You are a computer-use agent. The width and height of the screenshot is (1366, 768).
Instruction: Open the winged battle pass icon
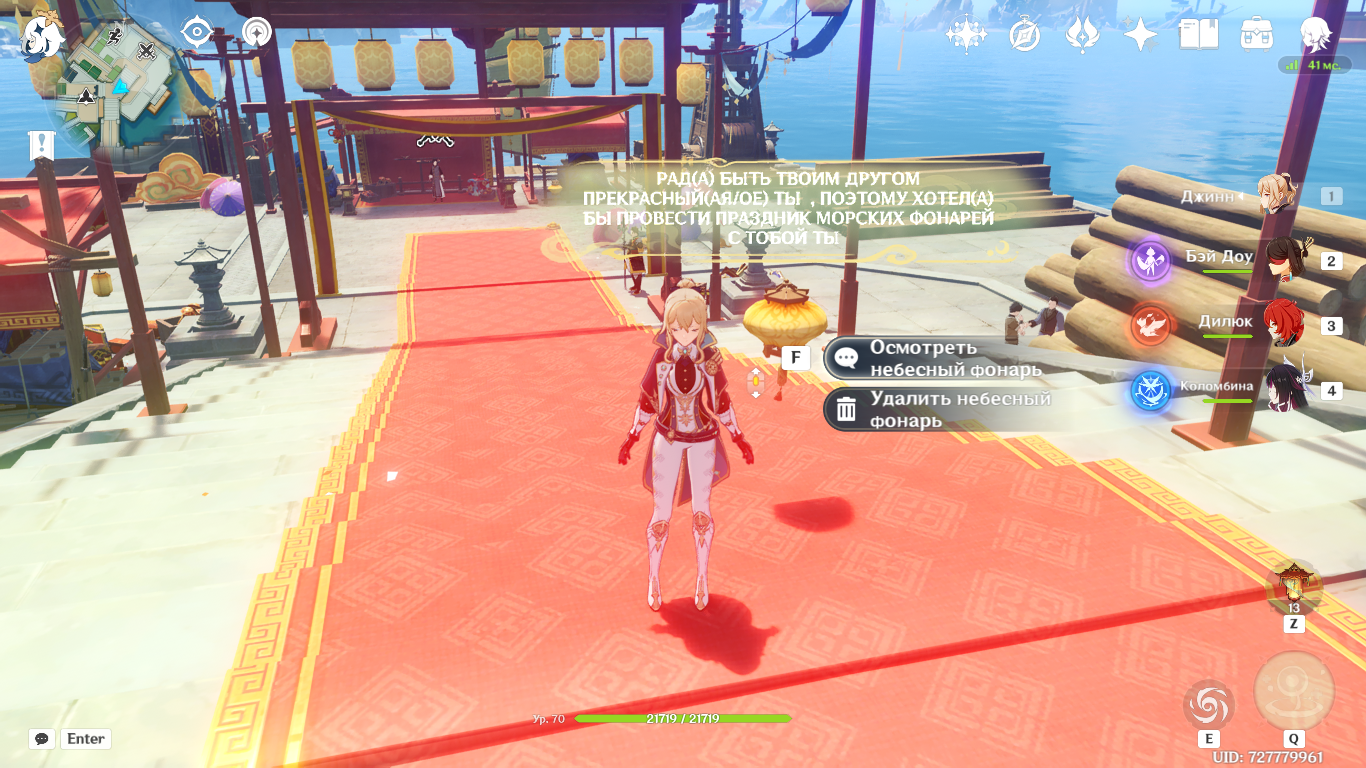point(1082,35)
